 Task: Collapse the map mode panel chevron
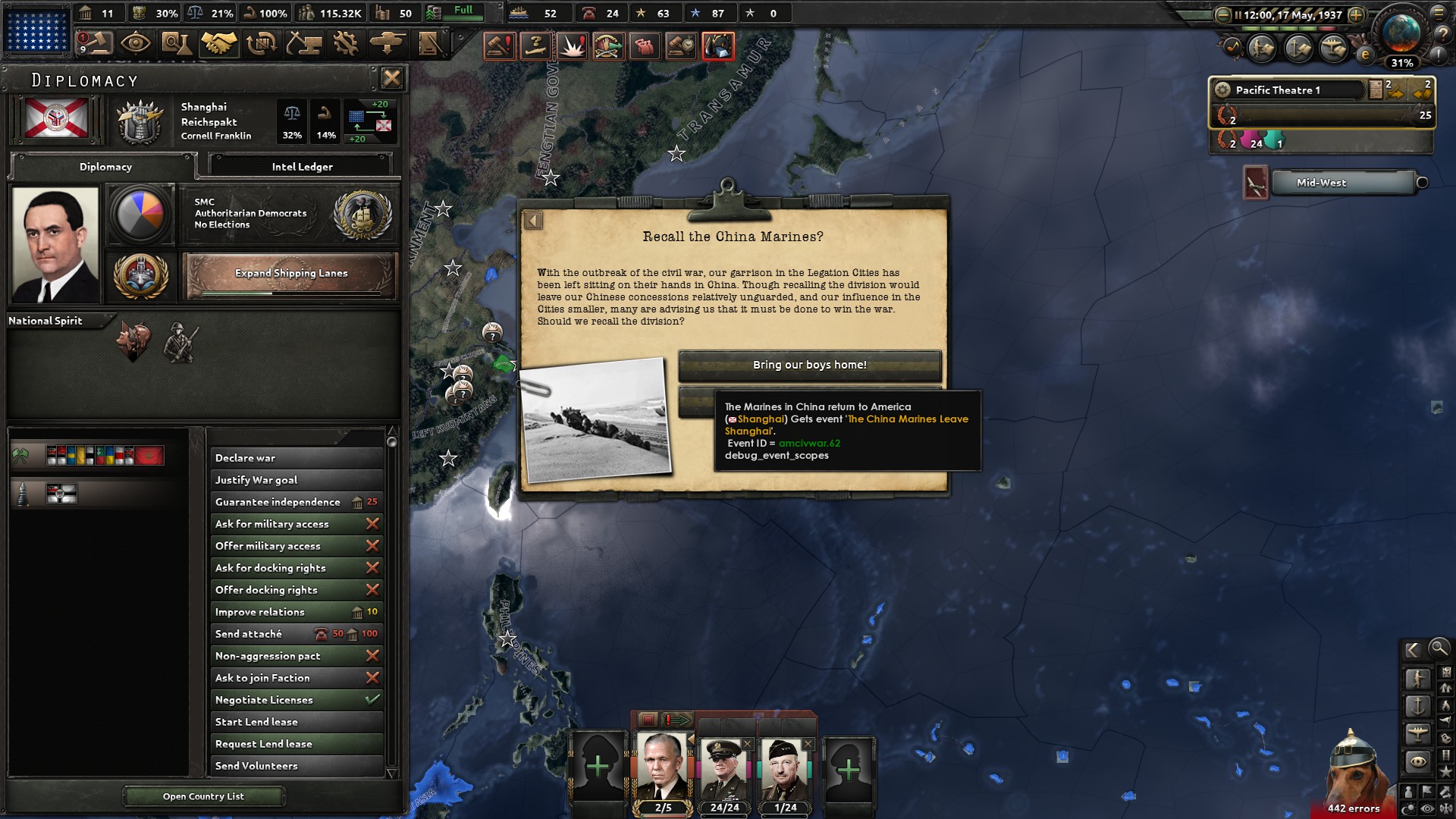1414,650
